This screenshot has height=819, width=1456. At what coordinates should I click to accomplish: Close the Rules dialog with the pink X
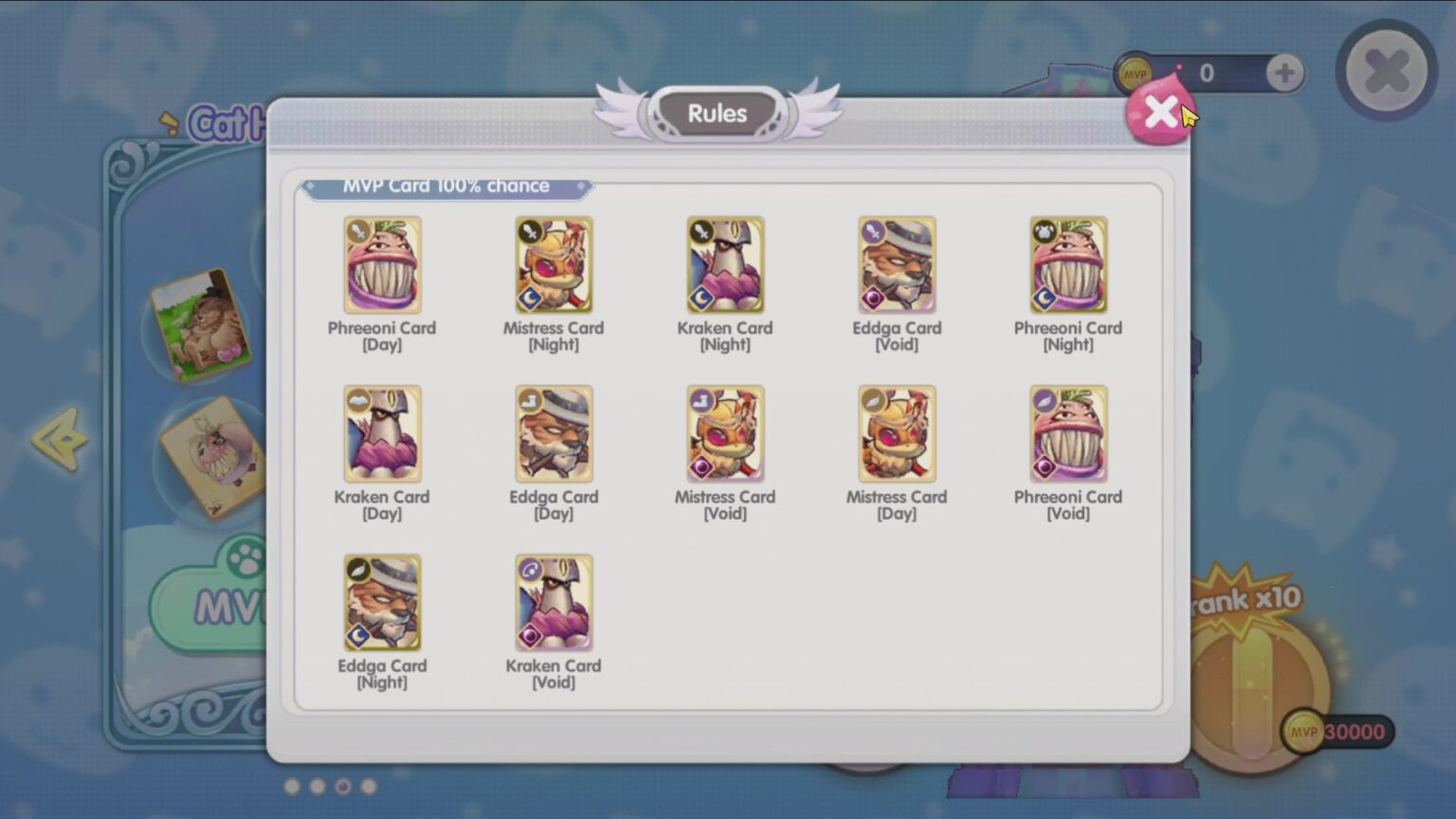[x=1160, y=112]
